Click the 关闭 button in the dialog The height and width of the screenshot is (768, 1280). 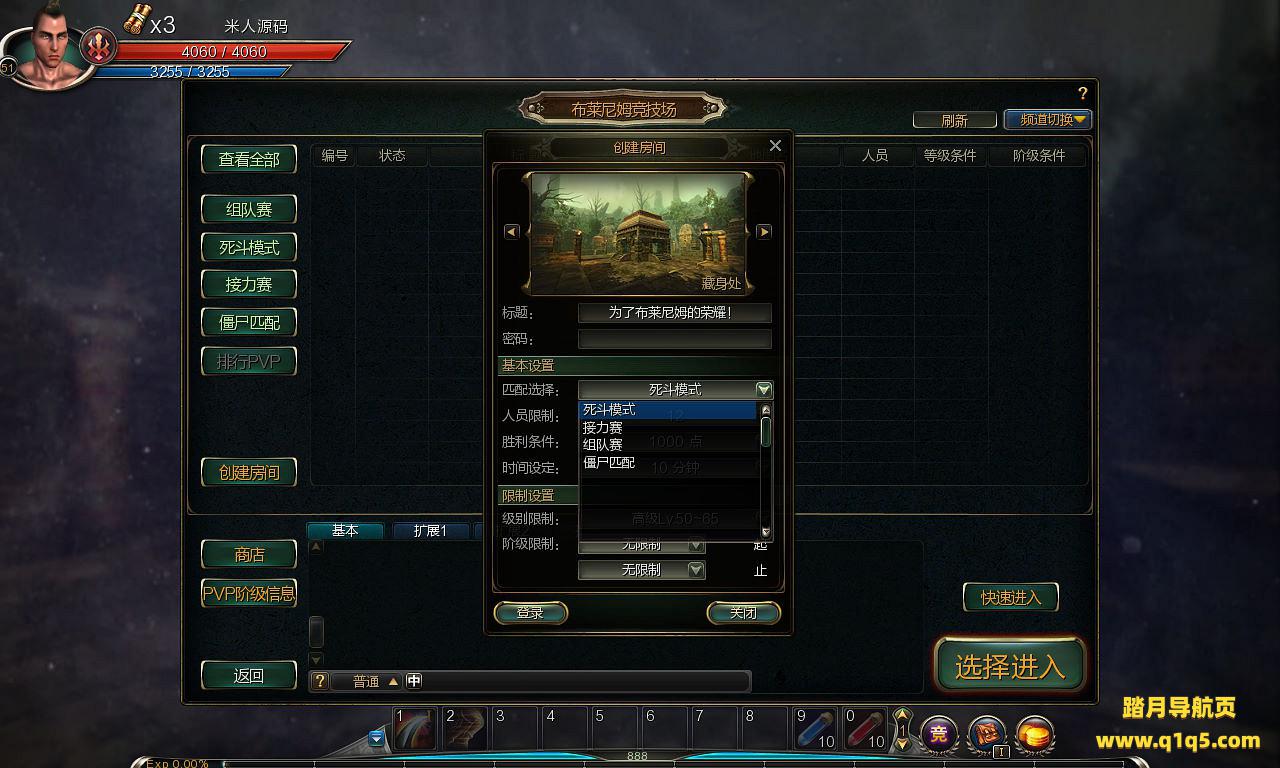[743, 613]
